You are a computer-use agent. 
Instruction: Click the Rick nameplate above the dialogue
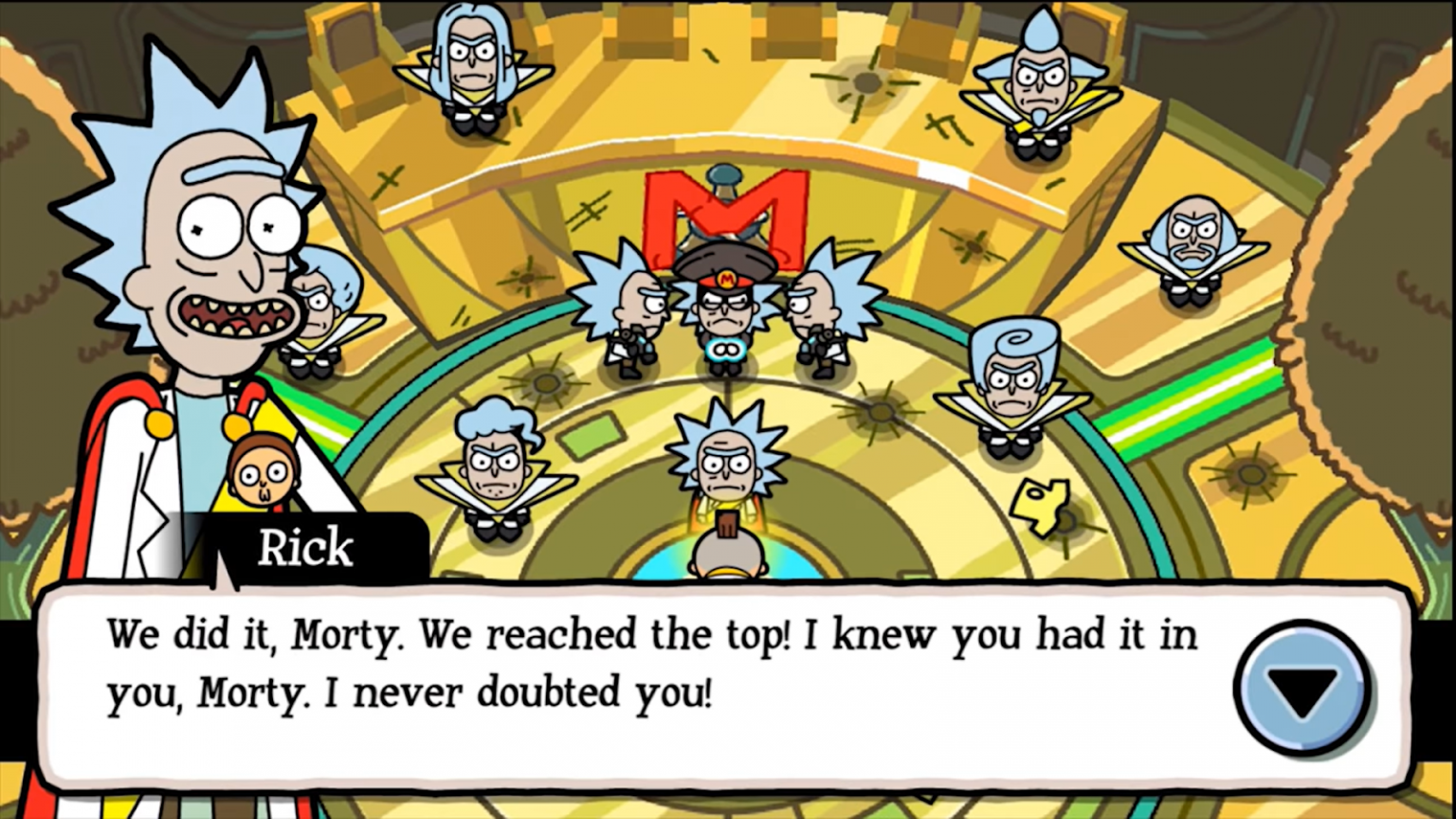click(x=303, y=547)
